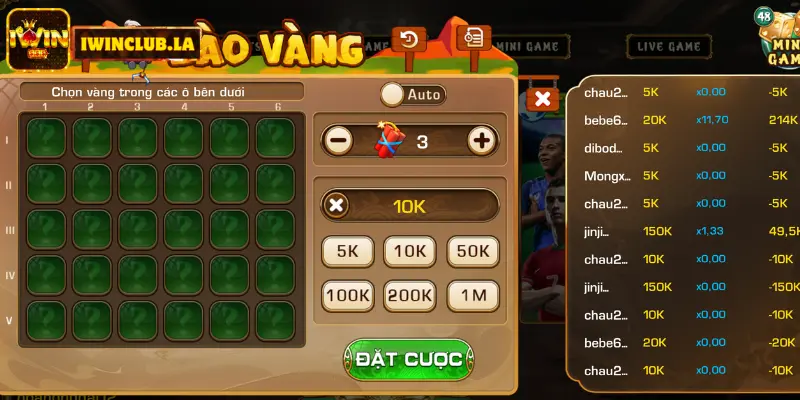Click the IWIN club logo
The height and width of the screenshot is (400, 800).
[37, 40]
